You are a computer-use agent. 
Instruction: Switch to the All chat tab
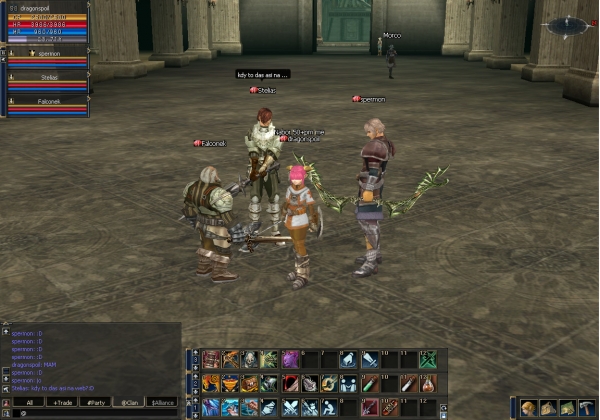[30, 402]
